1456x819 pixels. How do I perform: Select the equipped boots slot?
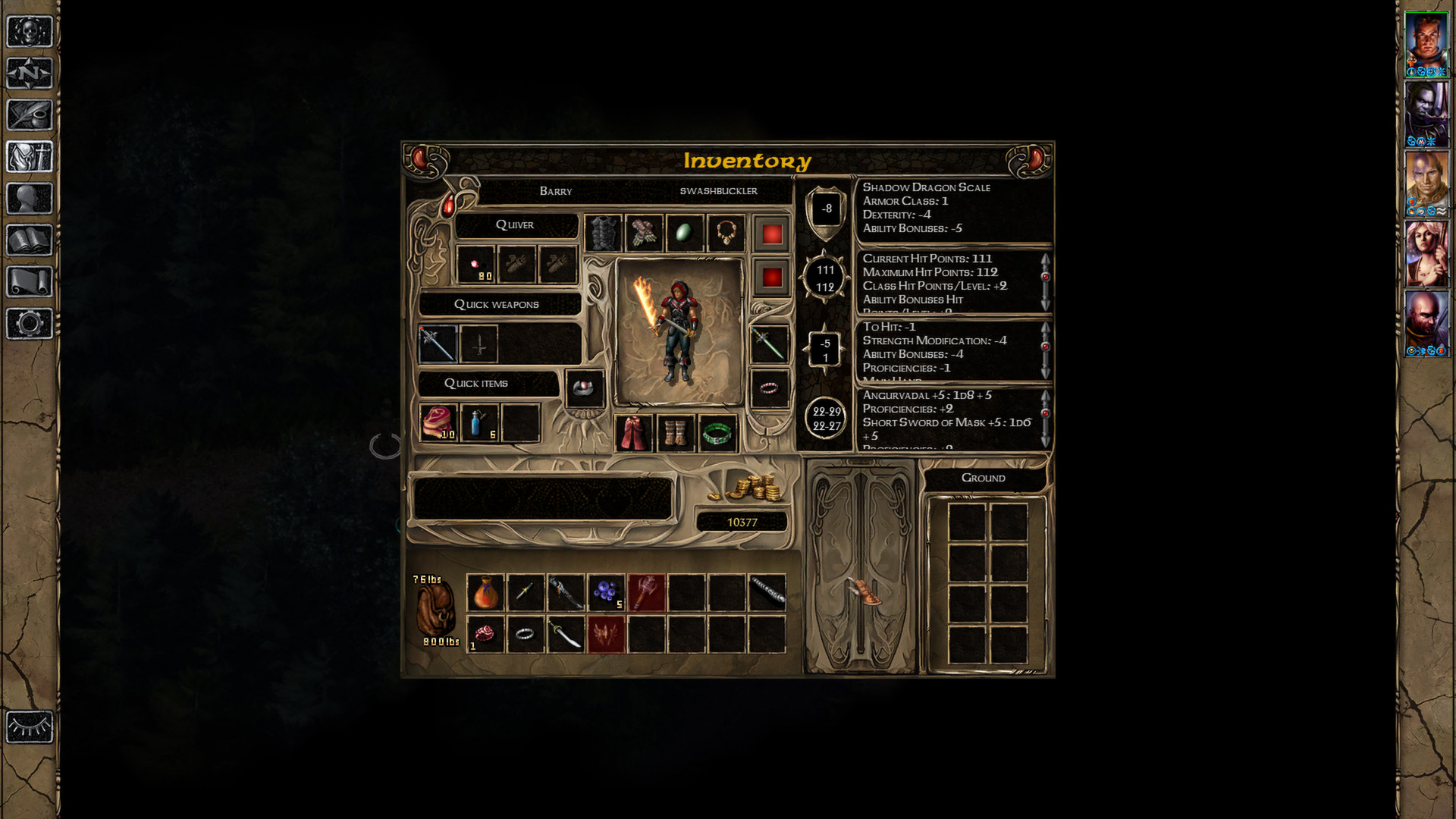pos(675,433)
